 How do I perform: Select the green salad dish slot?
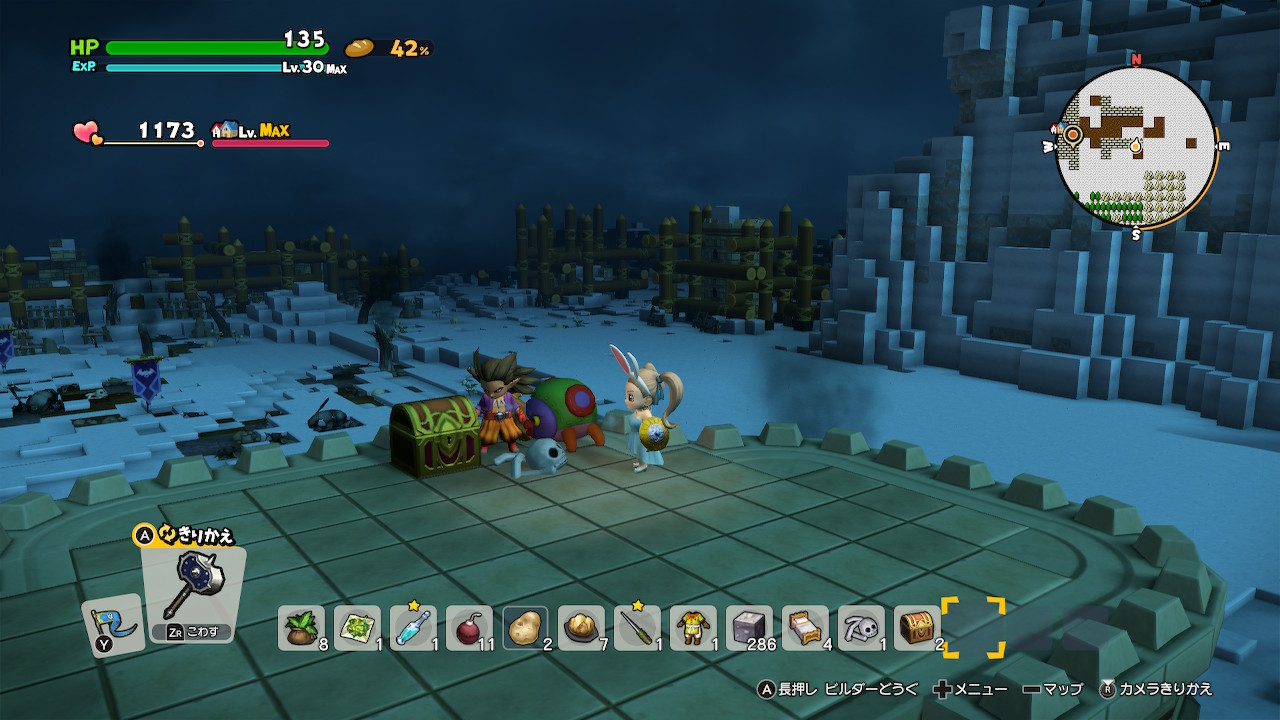point(357,628)
